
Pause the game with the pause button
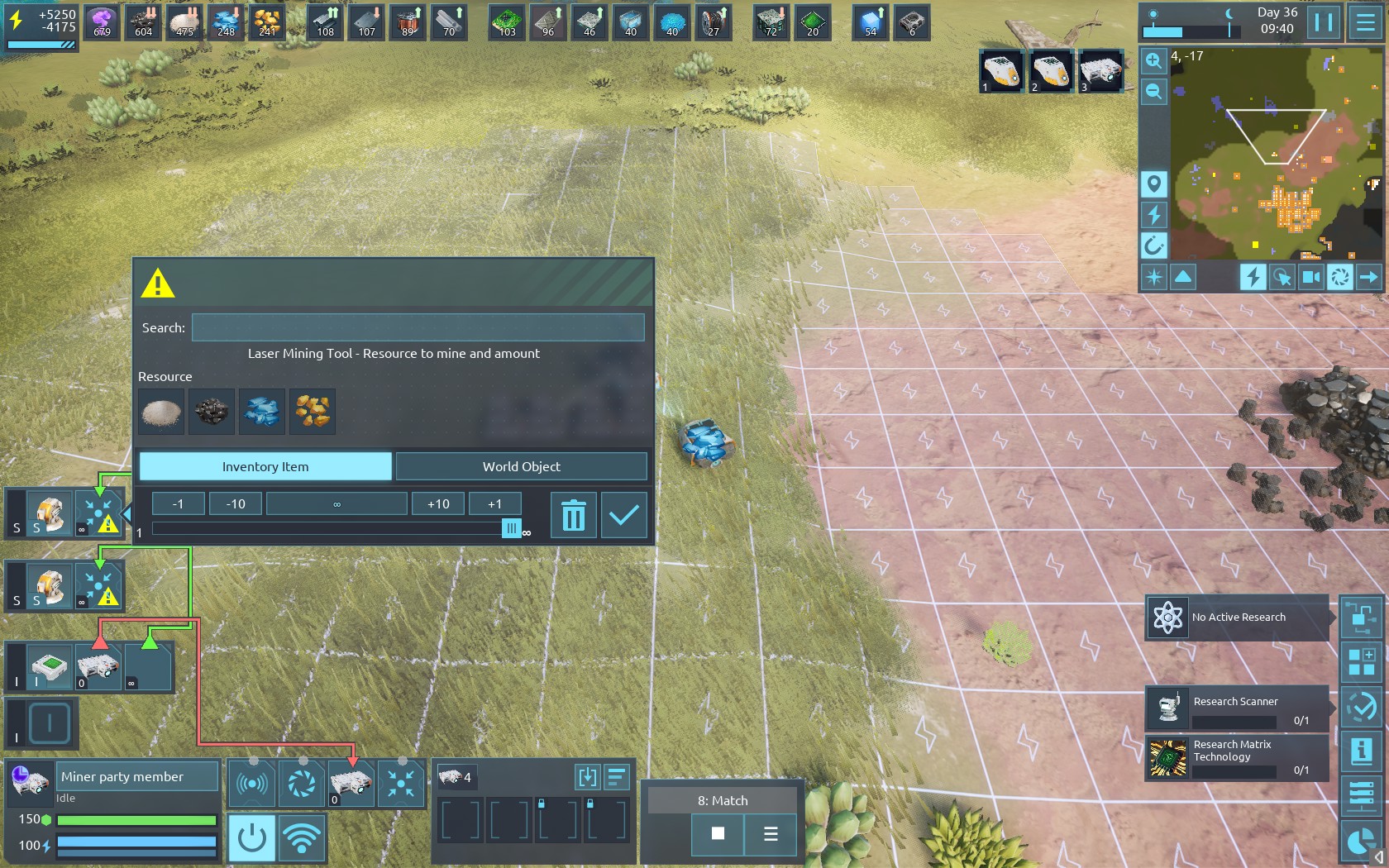(x=1324, y=22)
